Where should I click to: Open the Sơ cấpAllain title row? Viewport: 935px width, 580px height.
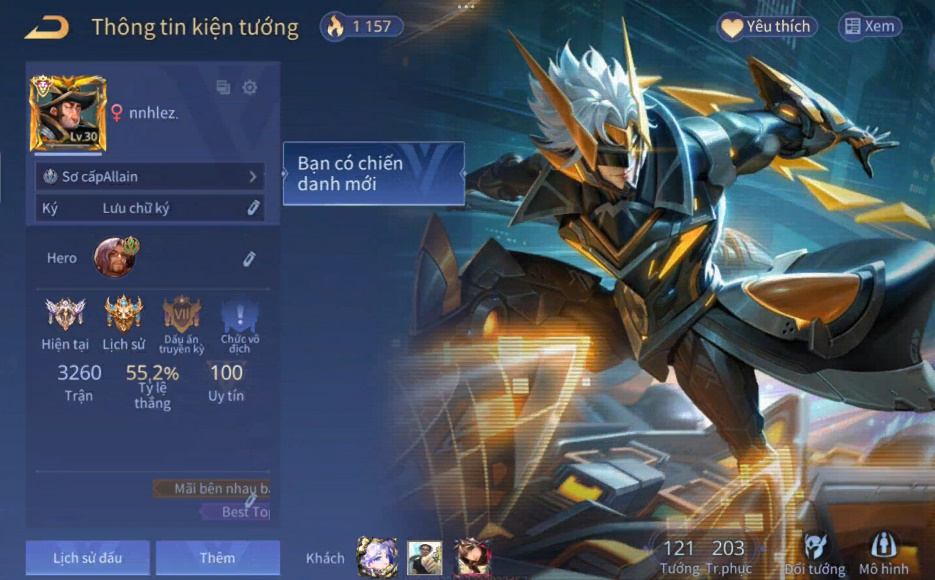point(150,177)
